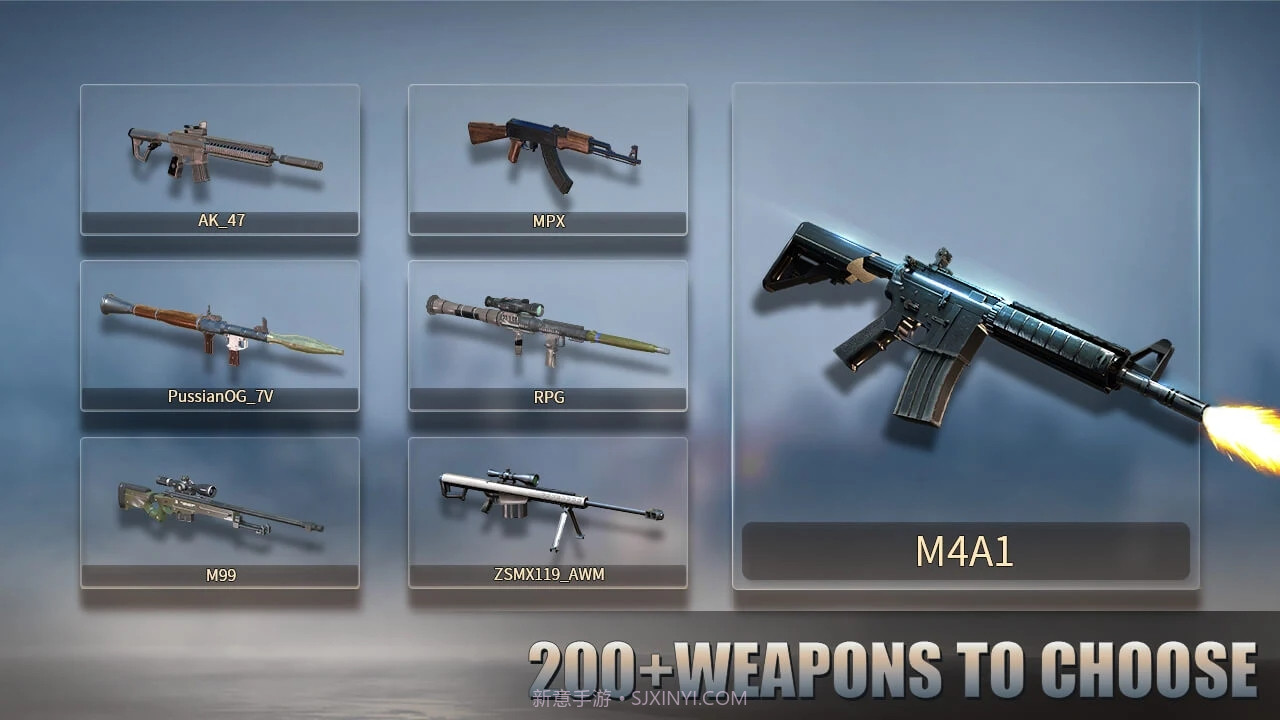Choose the MPX weapon card

coord(548,160)
